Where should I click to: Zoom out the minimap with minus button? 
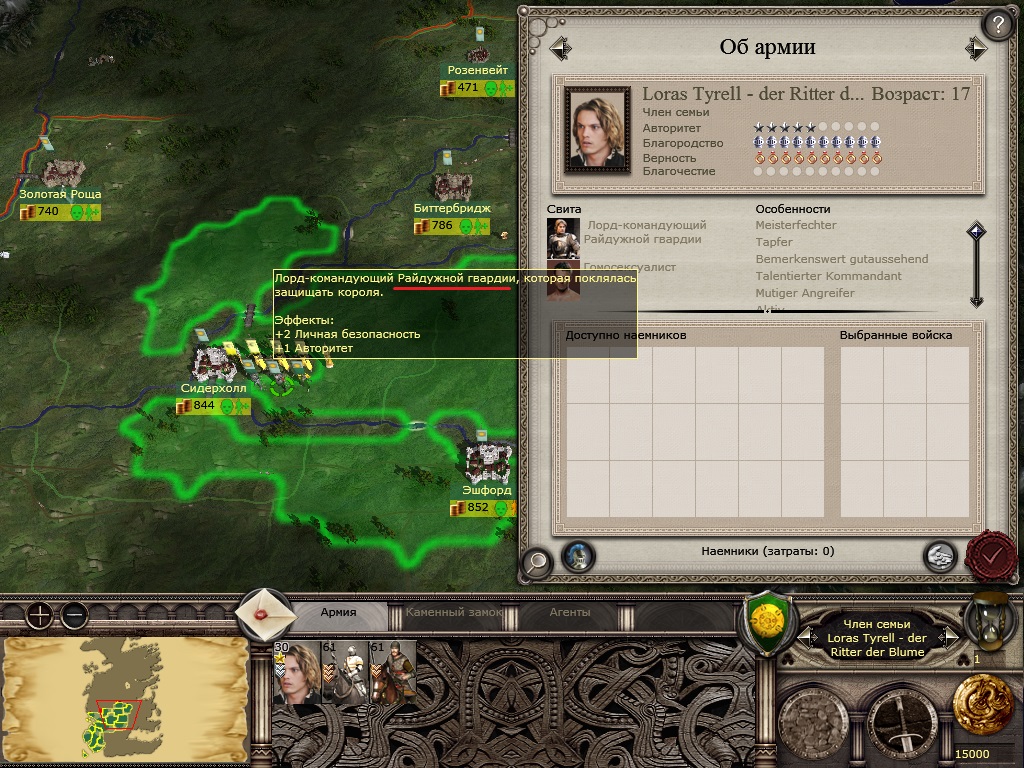pos(74,615)
